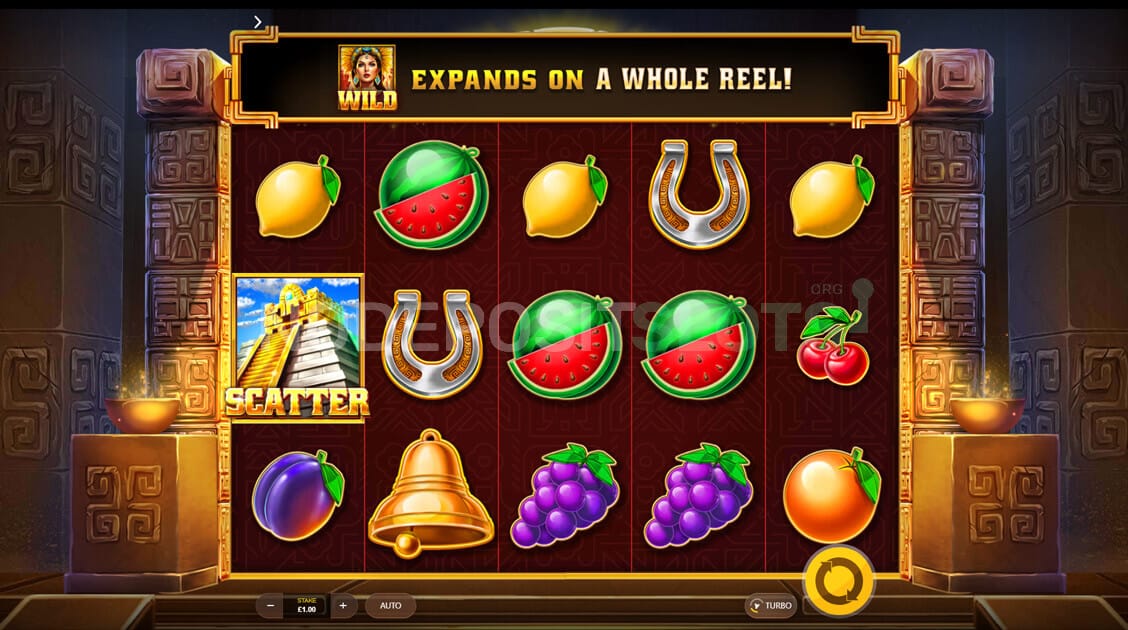Toggle Turbo mode
This screenshot has height=630, width=1128.
[770, 606]
